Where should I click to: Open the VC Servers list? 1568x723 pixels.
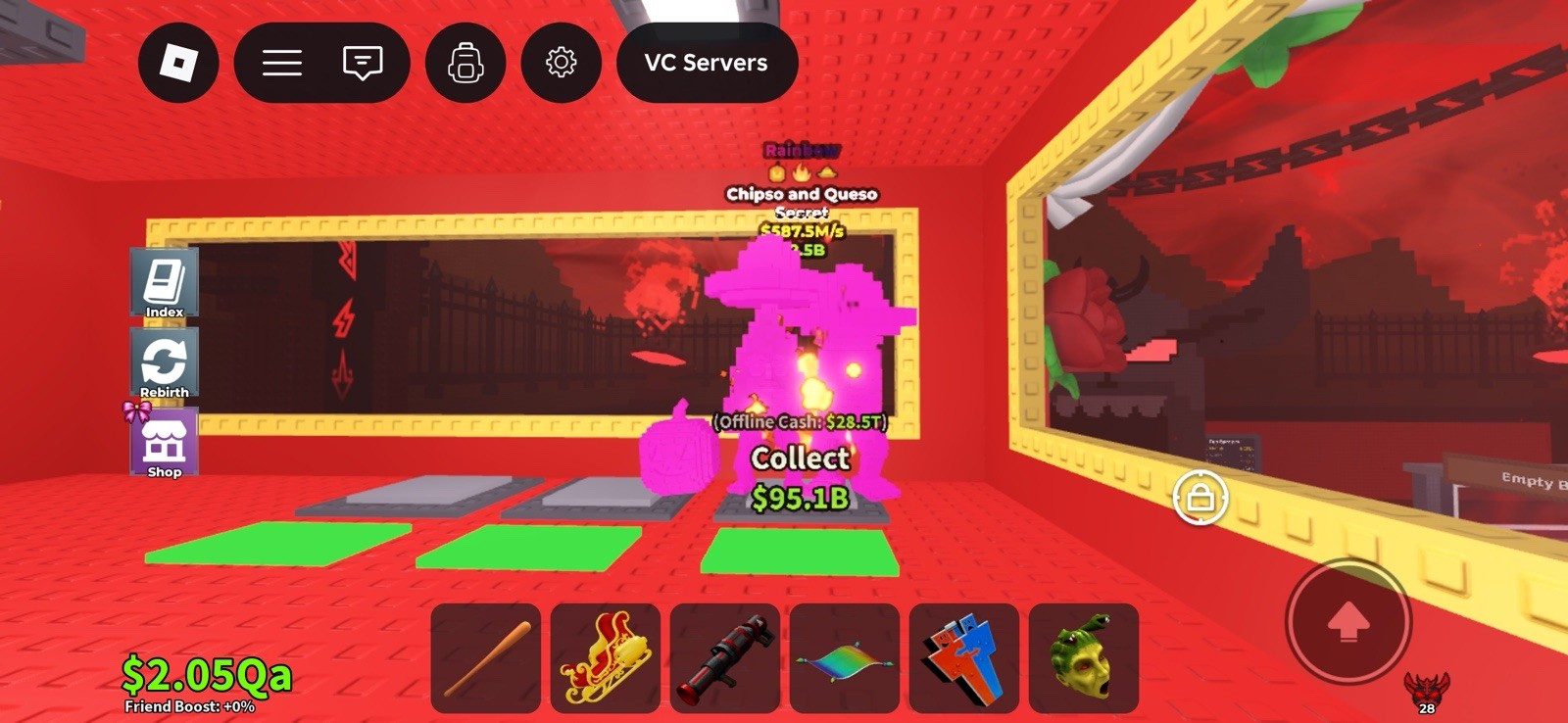click(x=705, y=62)
